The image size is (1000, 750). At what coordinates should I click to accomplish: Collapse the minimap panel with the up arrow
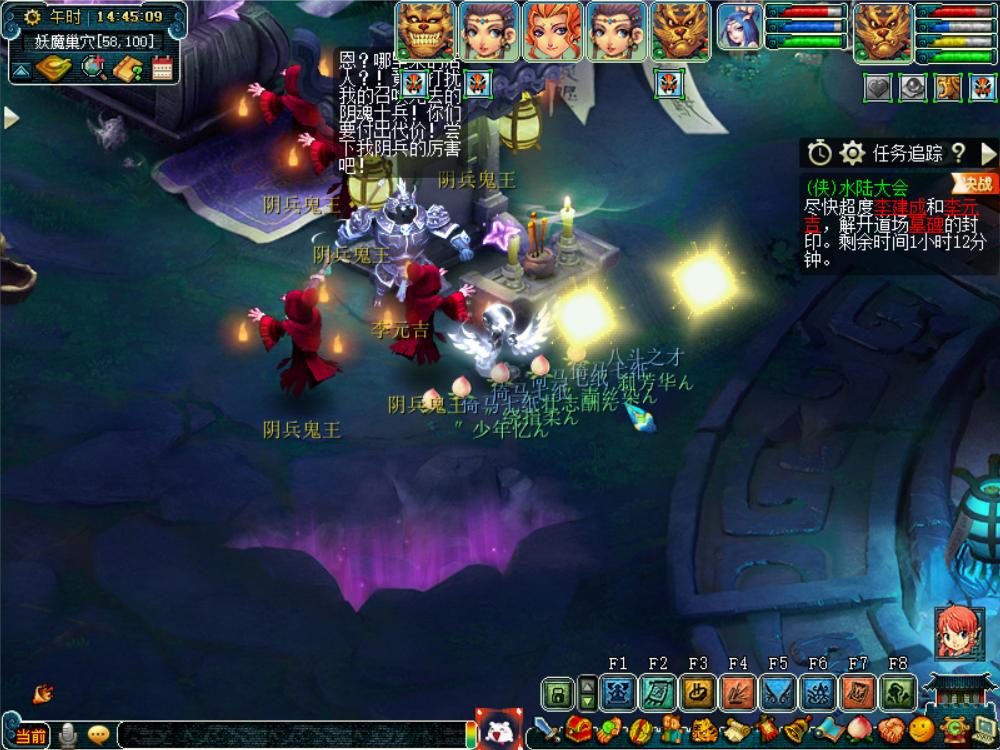click(20, 69)
